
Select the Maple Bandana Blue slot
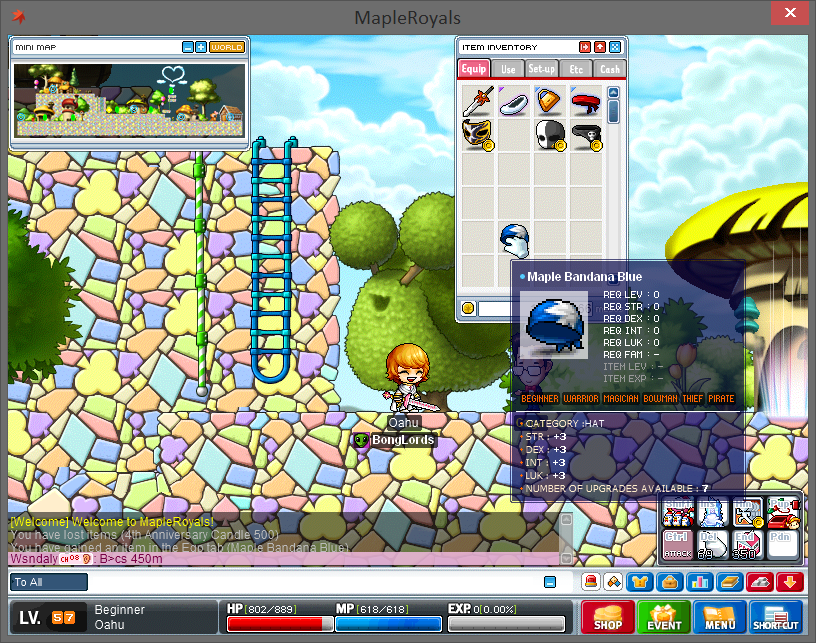(514, 238)
